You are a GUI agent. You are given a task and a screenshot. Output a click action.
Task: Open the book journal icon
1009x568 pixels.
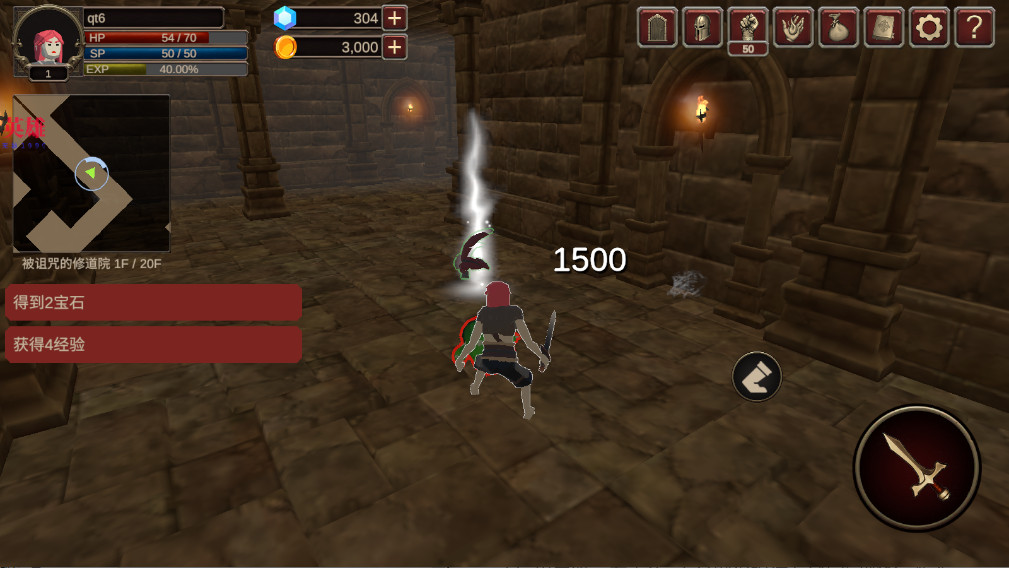(x=884, y=27)
